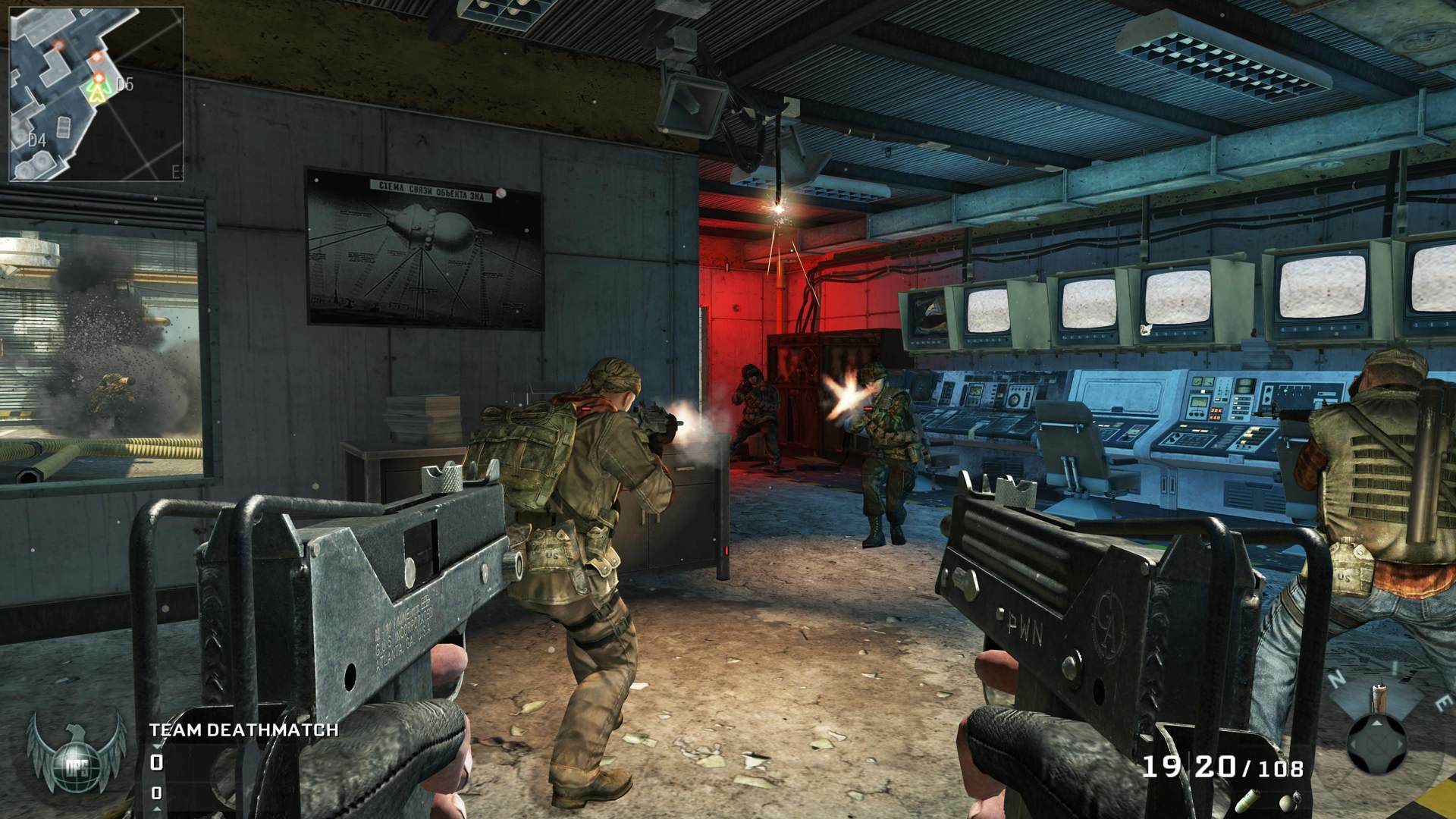Toggle the bottom enemy score row in the scoreboard
Viewport: 1456px width, 819px height.
coord(157,793)
